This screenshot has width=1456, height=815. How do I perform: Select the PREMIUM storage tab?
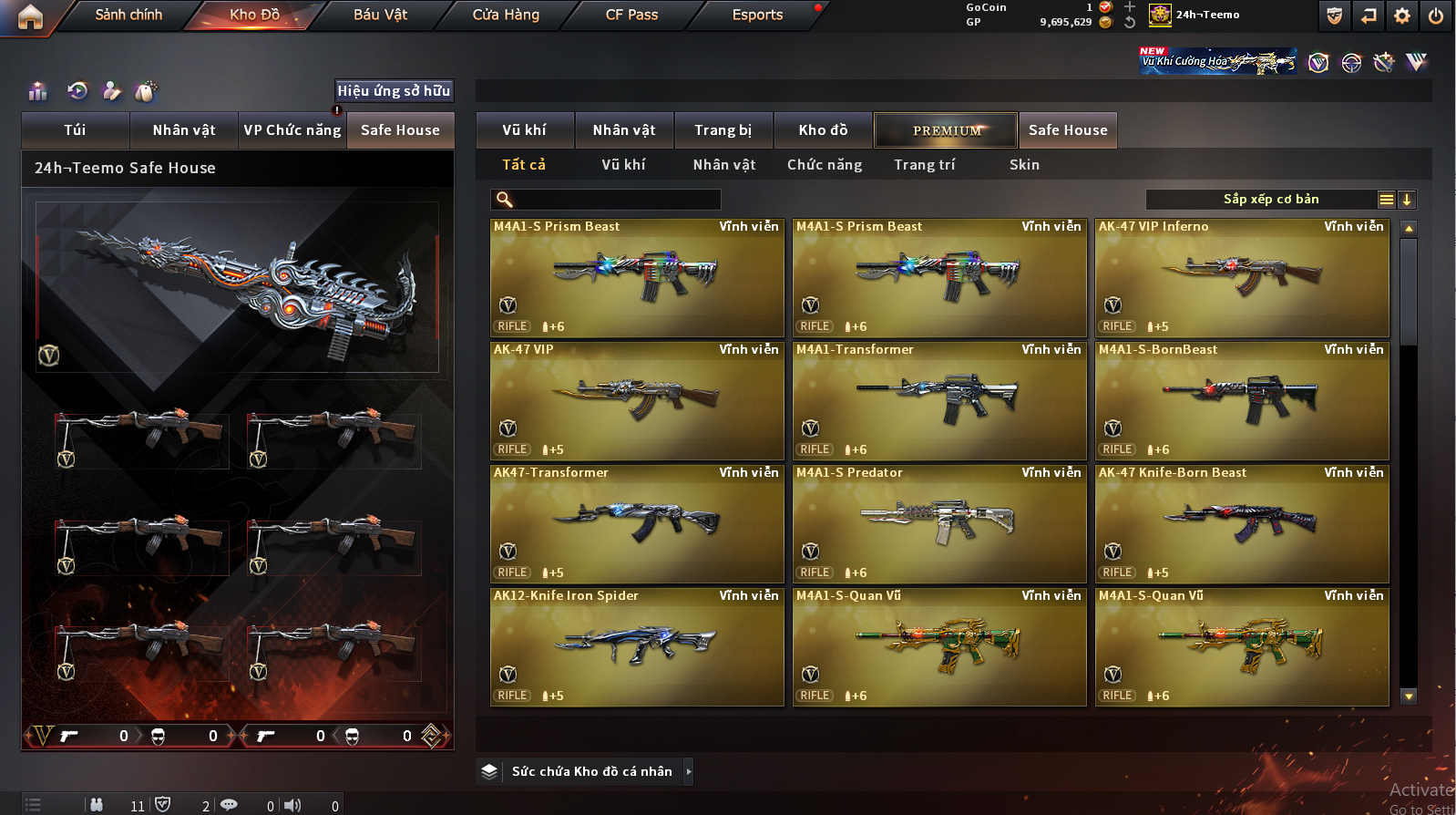(x=946, y=130)
